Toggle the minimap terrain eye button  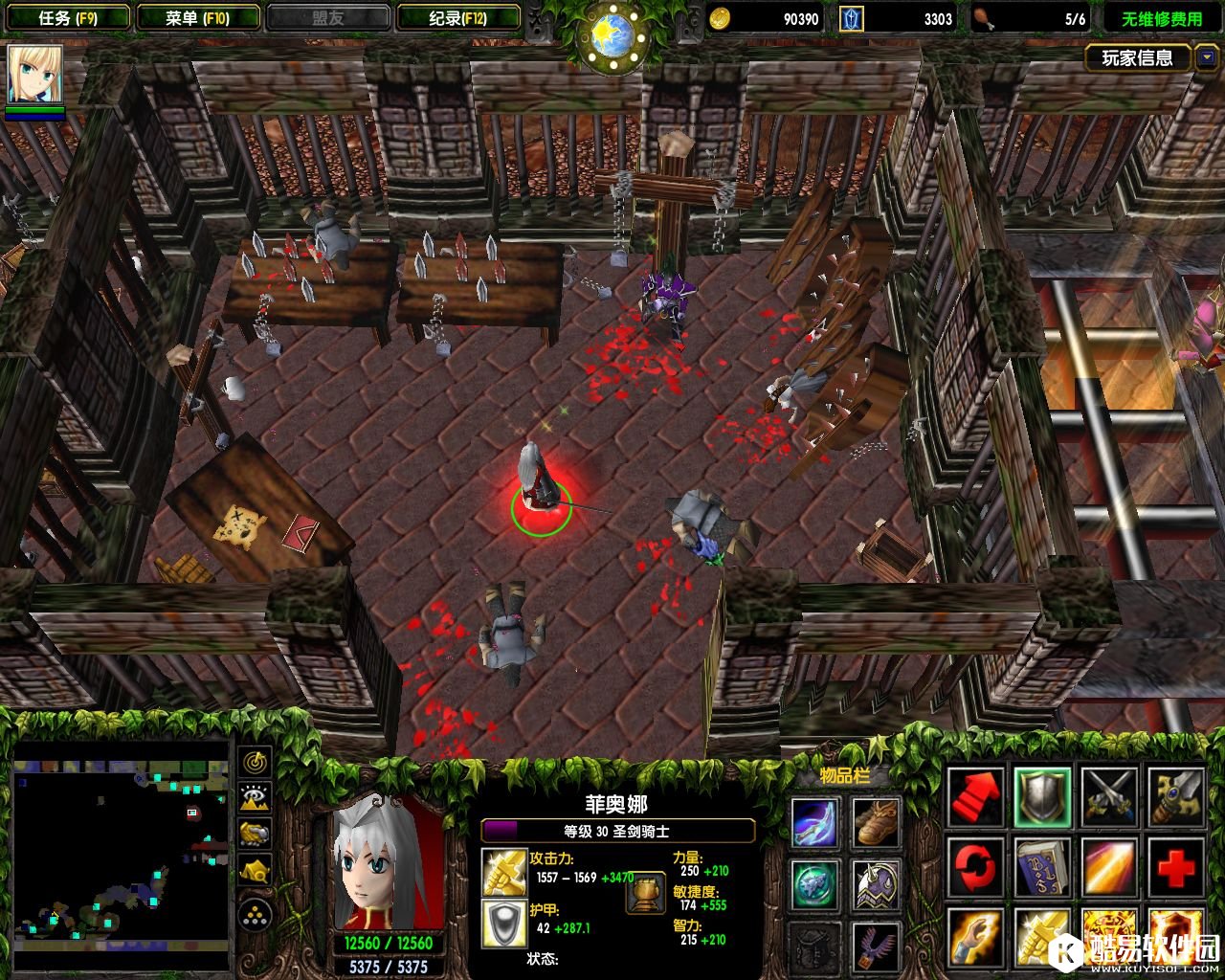tap(256, 798)
